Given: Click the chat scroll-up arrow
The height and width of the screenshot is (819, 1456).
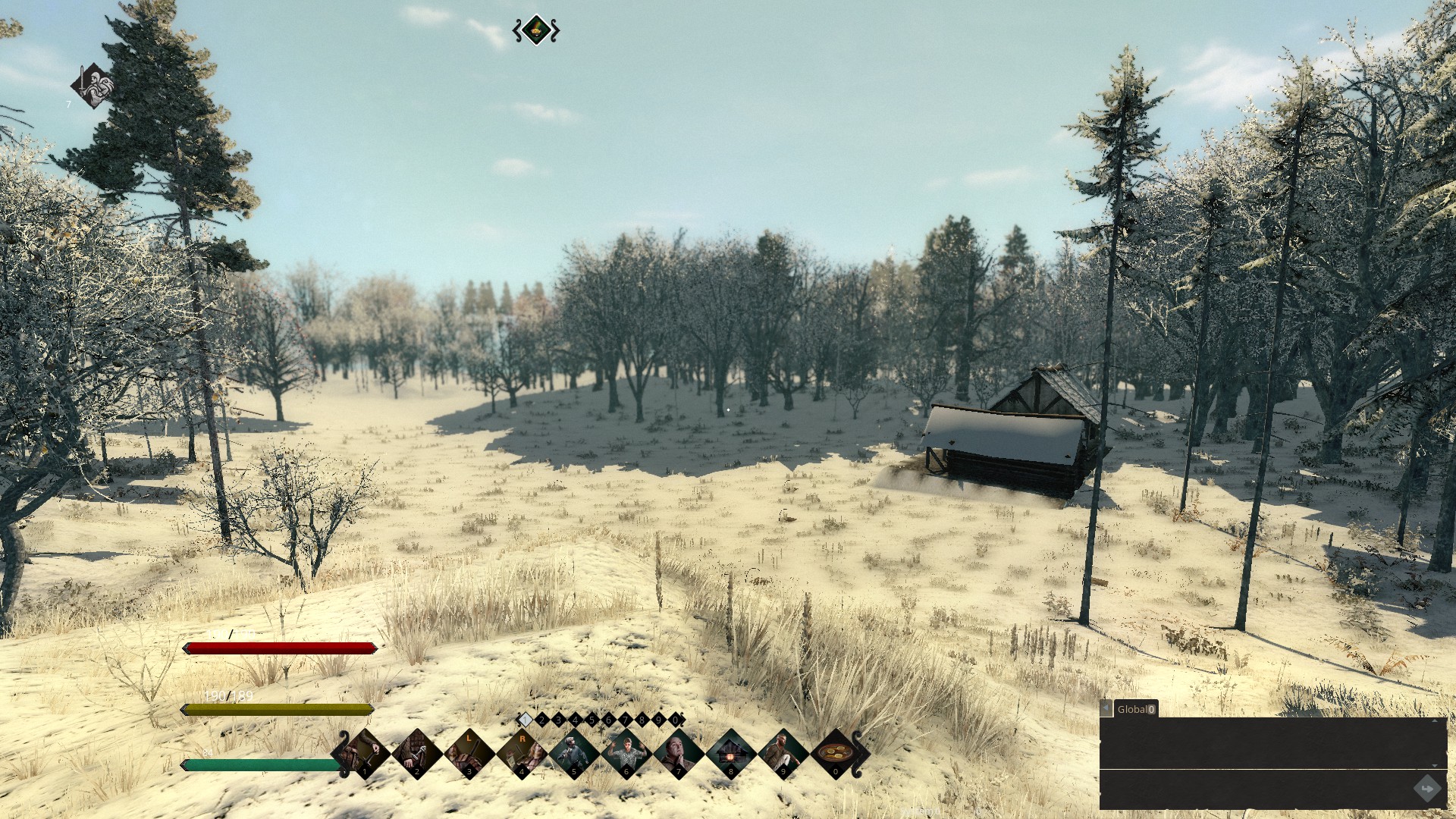Looking at the screenshot, I should [1434, 720].
